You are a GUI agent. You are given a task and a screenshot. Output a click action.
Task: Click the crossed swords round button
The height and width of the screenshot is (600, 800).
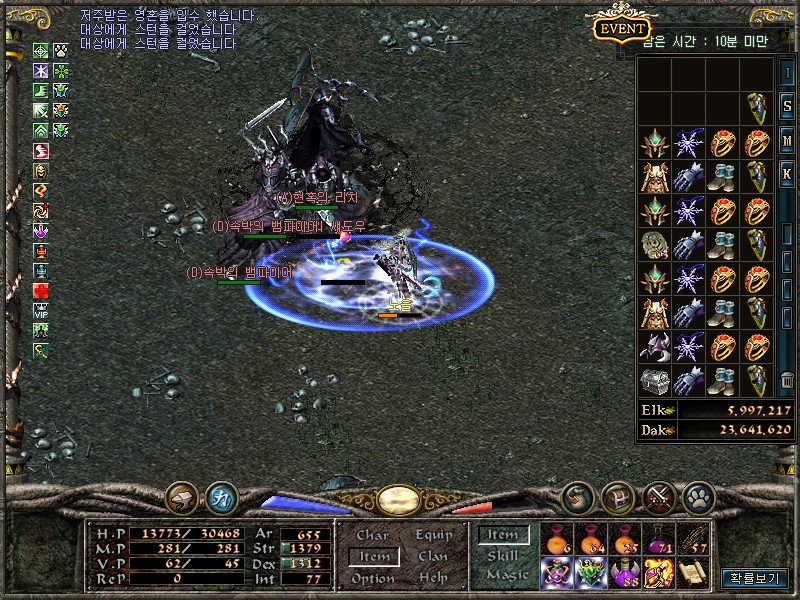659,495
